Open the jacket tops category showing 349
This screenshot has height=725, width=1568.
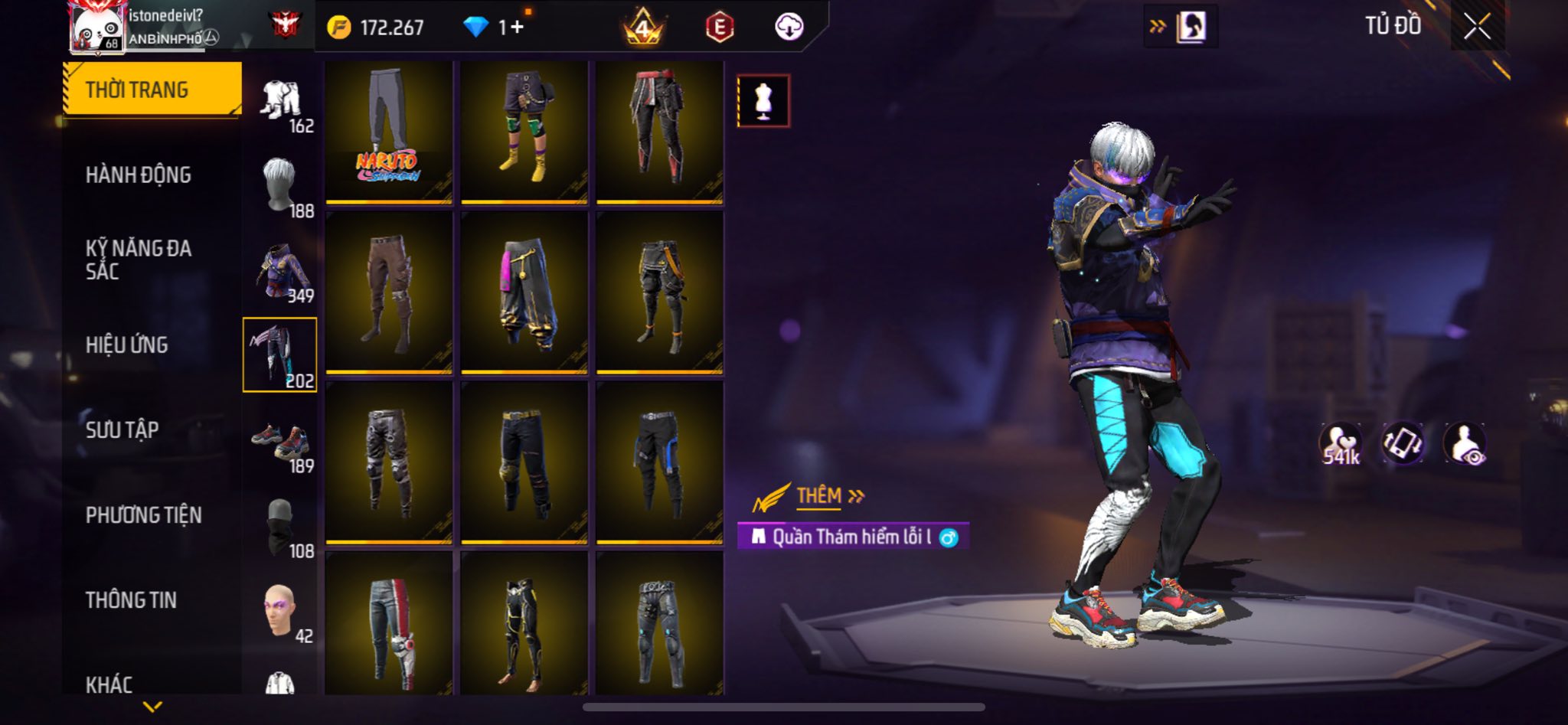[280, 273]
